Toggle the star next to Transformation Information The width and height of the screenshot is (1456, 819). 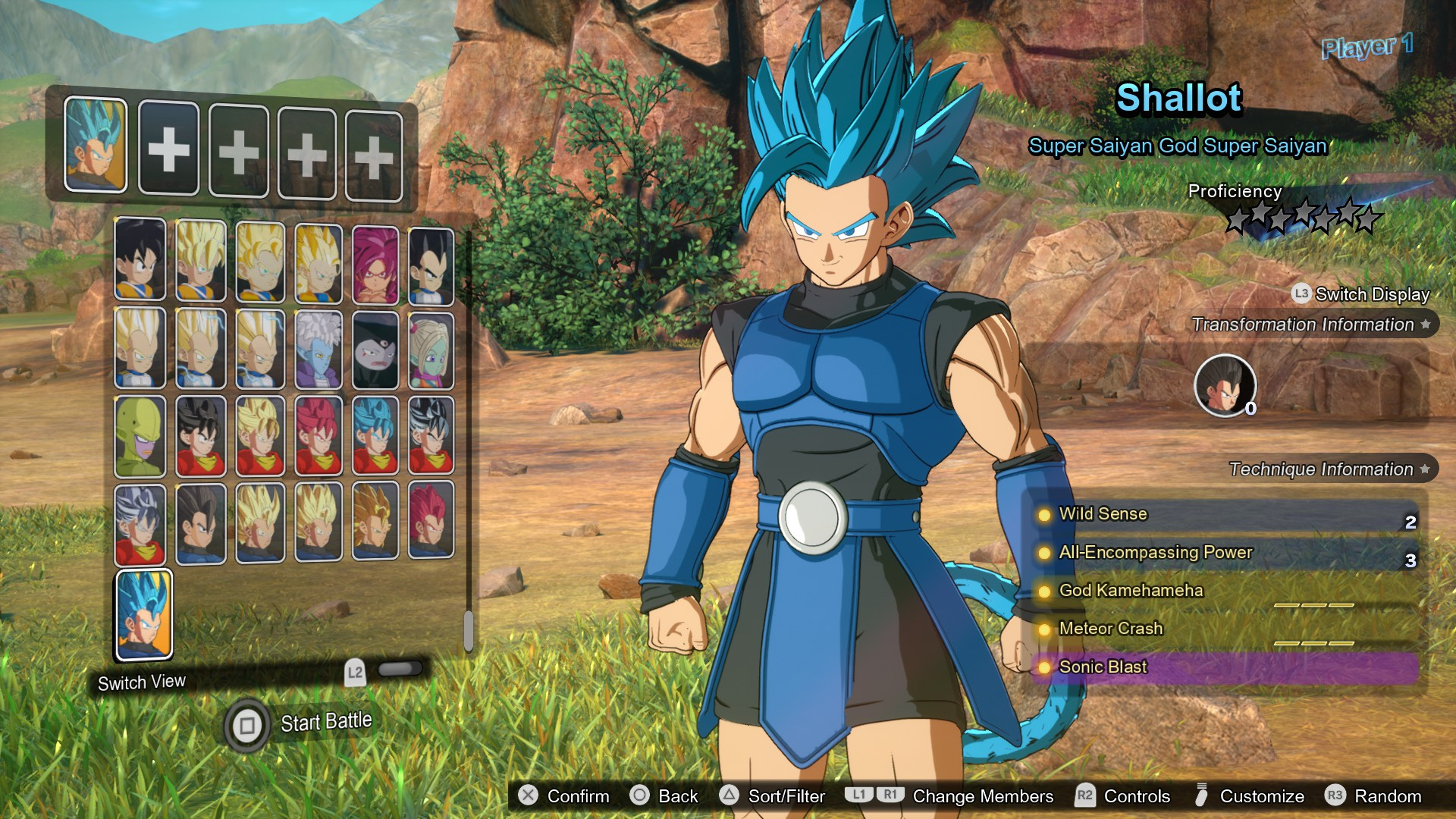click(1426, 325)
